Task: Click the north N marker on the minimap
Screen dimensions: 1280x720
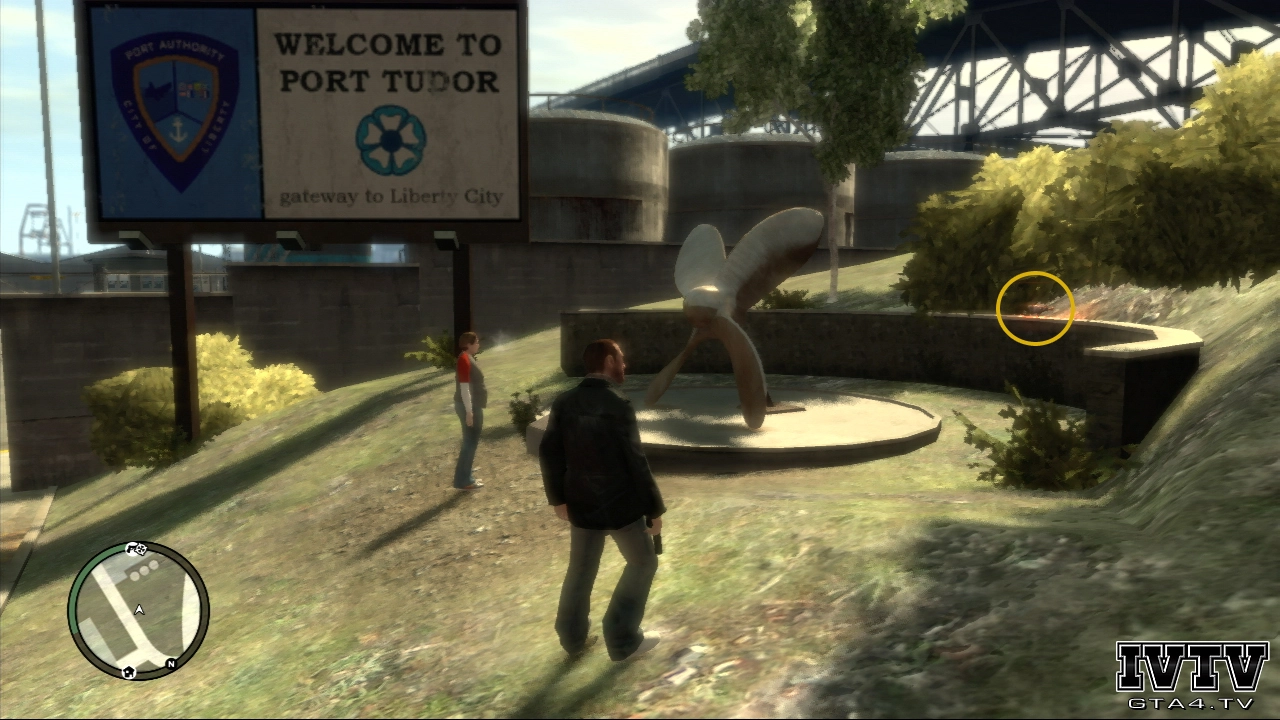Action: [x=171, y=663]
